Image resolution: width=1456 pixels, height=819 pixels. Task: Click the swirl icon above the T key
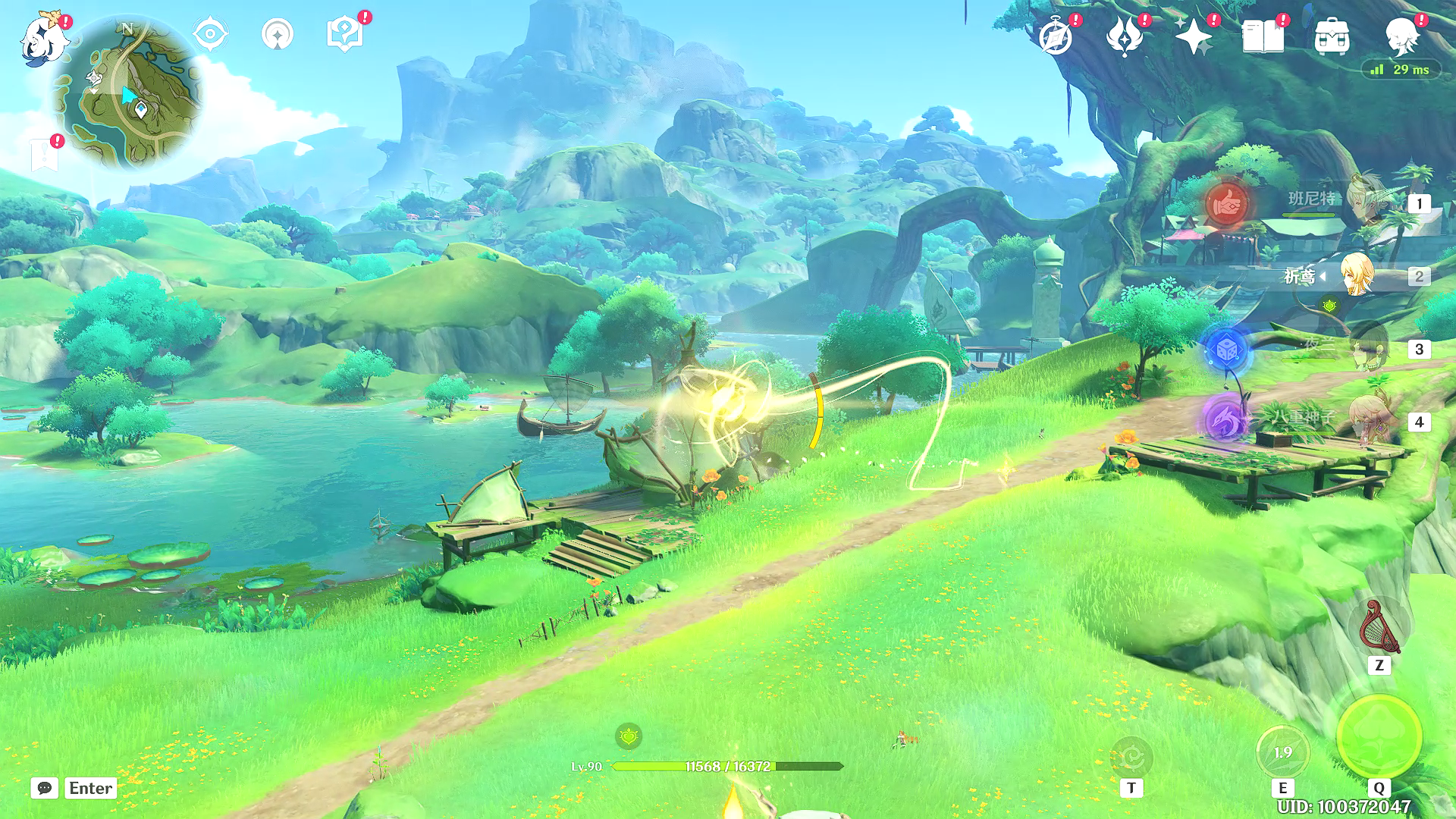point(1131,757)
